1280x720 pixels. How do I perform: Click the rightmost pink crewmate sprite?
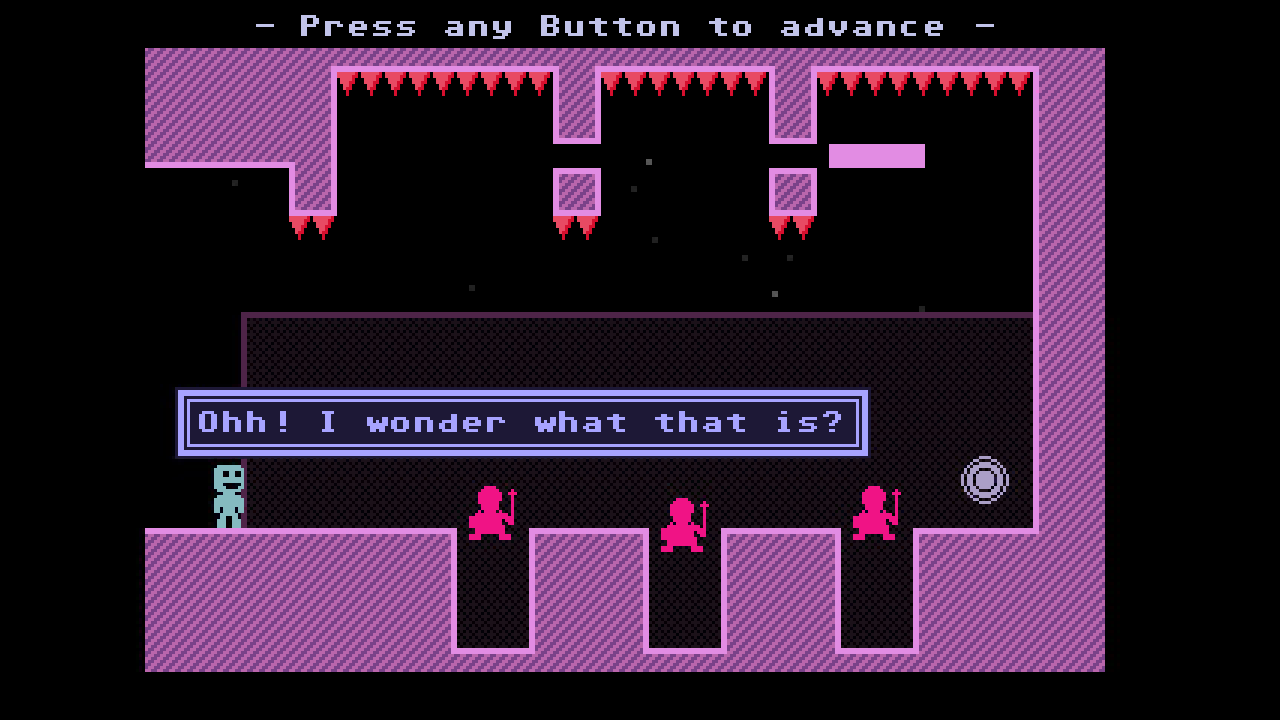(x=875, y=510)
